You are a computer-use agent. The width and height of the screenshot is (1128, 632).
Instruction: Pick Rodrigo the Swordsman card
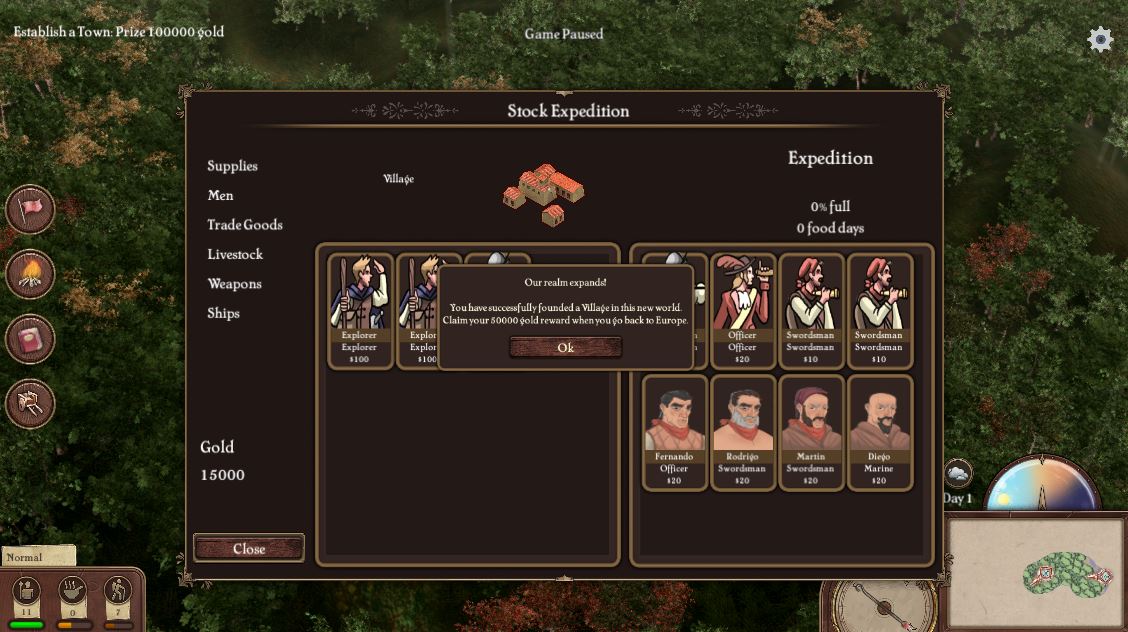pyautogui.click(x=742, y=432)
